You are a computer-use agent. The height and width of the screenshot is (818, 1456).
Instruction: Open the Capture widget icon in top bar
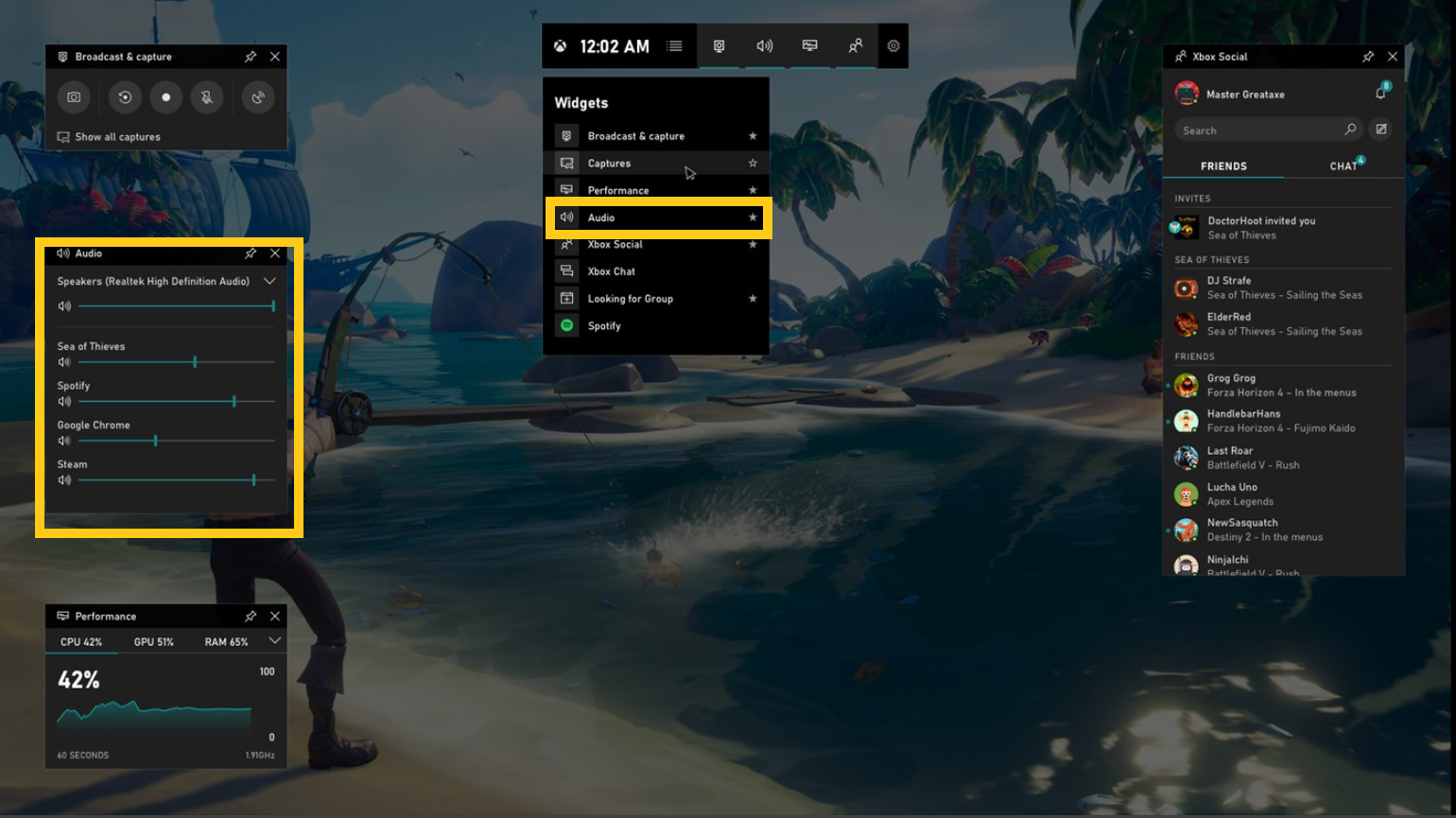[x=719, y=45]
